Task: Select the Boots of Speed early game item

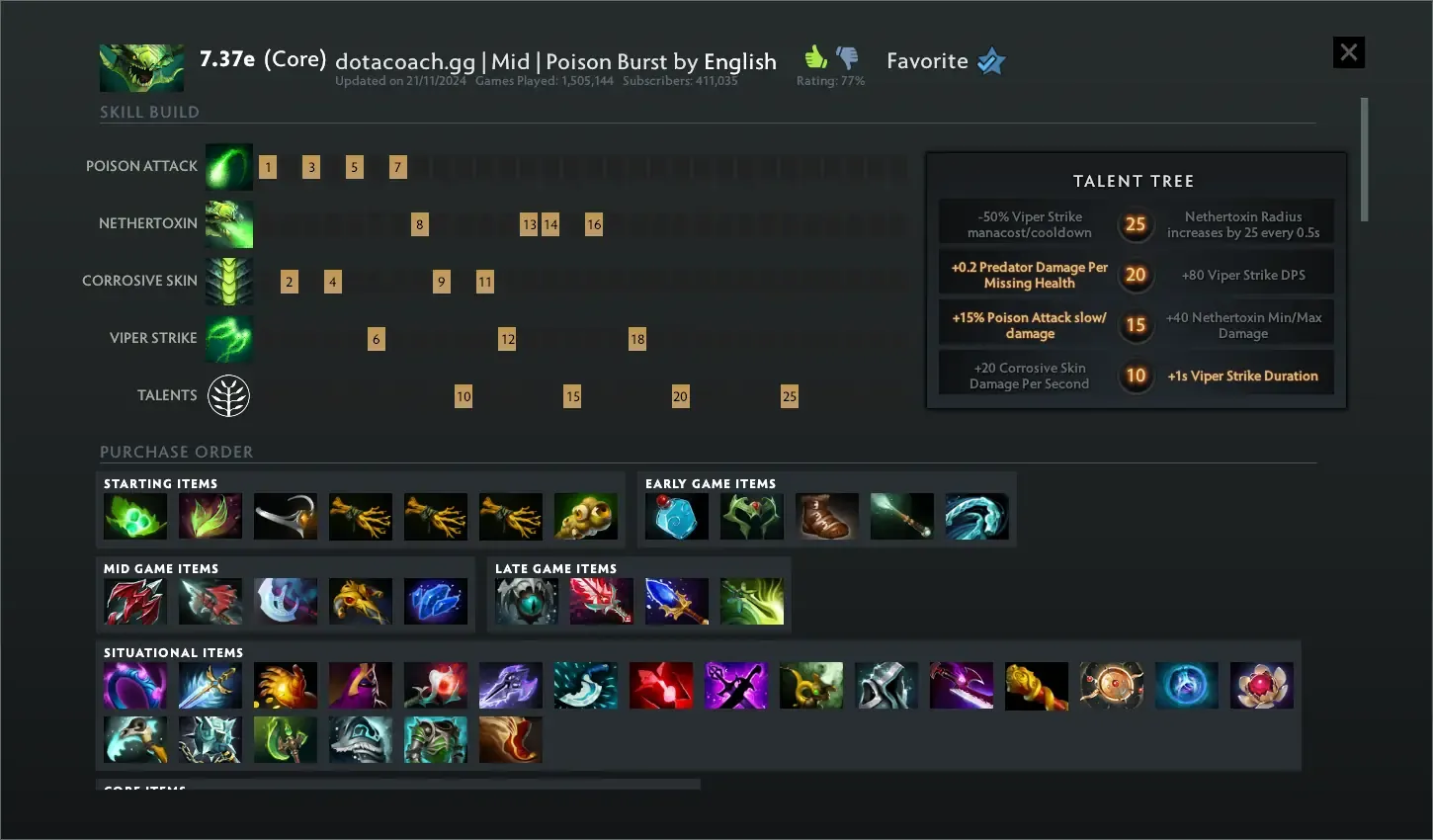Action: tap(827, 517)
